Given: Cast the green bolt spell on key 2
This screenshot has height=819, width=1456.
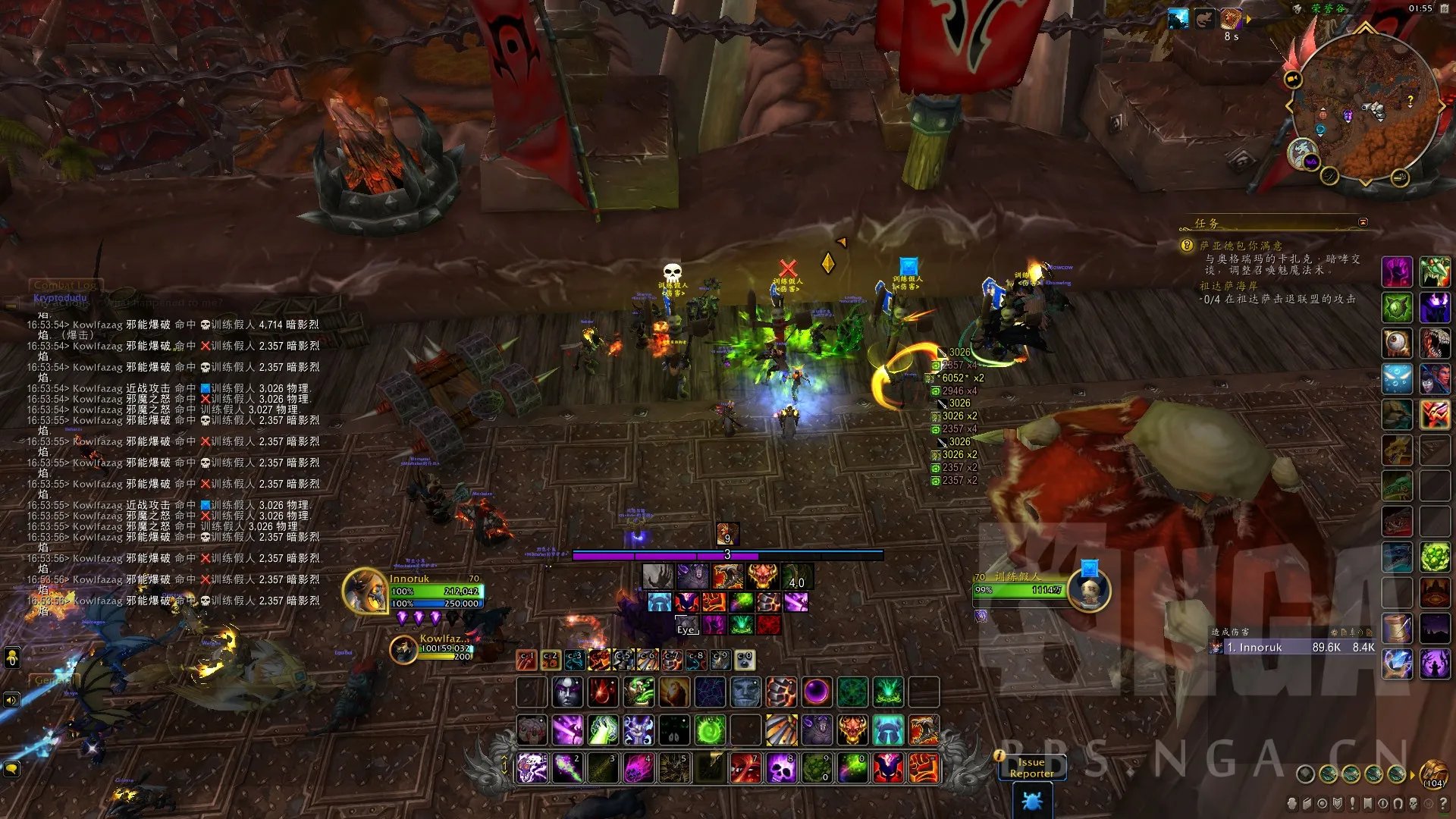Looking at the screenshot, I should [567, 768].
